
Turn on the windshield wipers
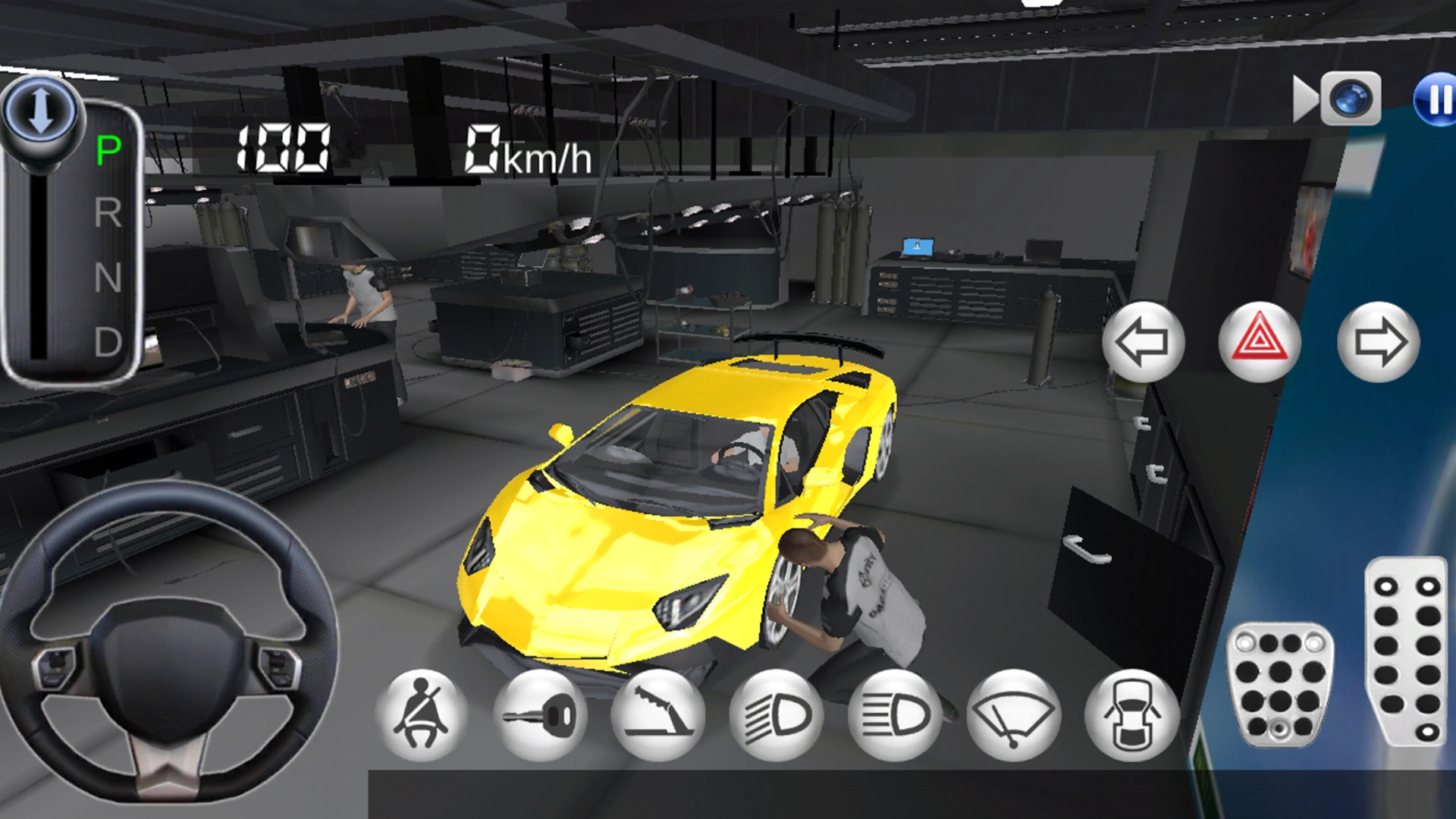1013,715
